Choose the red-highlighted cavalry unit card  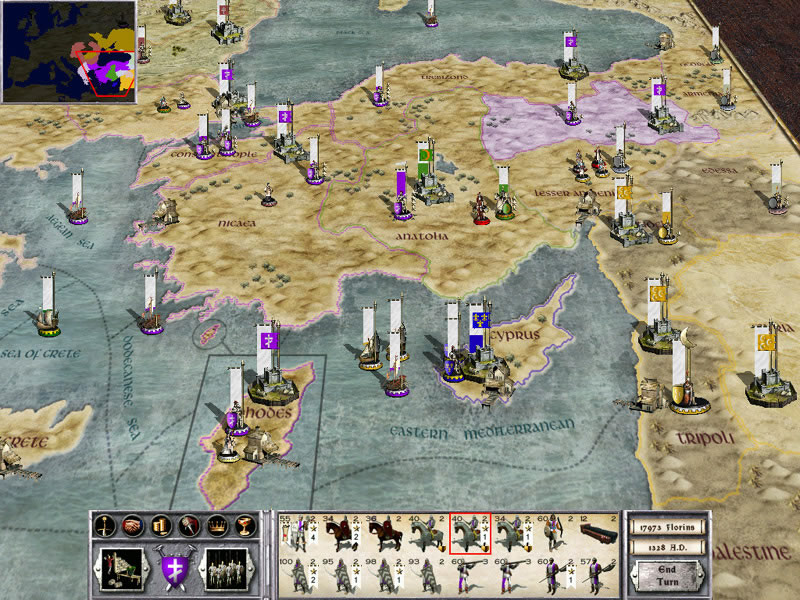pyautogui.click(x=469, y=533)
